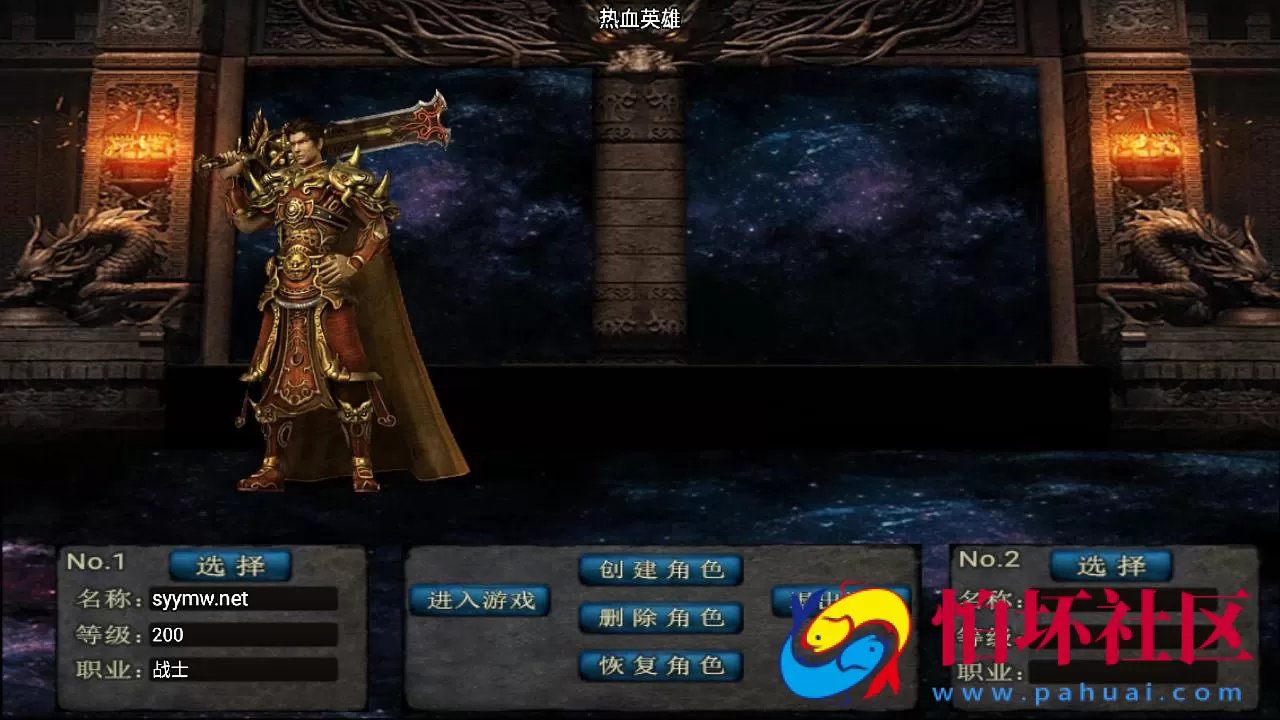Click the 进入游戏 (Enter Game) button
The width and height of the screenshot is (1280, 720).
click(480, 600)
